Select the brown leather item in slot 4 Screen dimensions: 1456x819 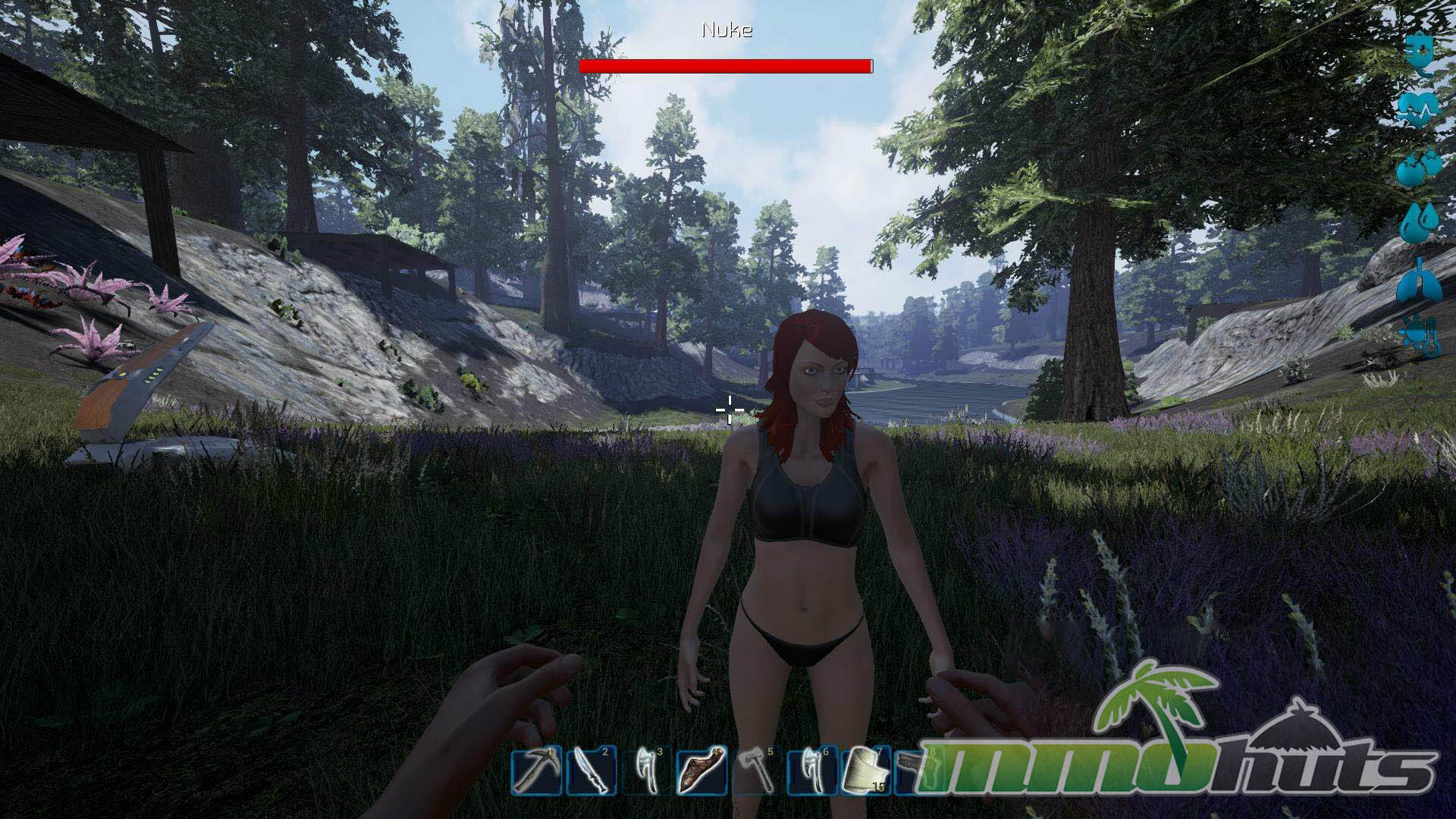click(701, 771)
